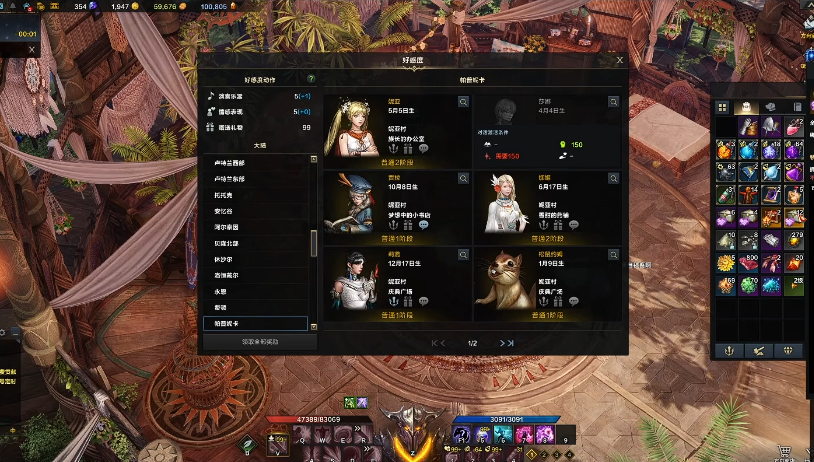Image resolution: width=814 pixels, height=462 pixels.
Task: Select 帕普妮卡 in the region list
Action: pyautogui.click(x=255, y=323)
